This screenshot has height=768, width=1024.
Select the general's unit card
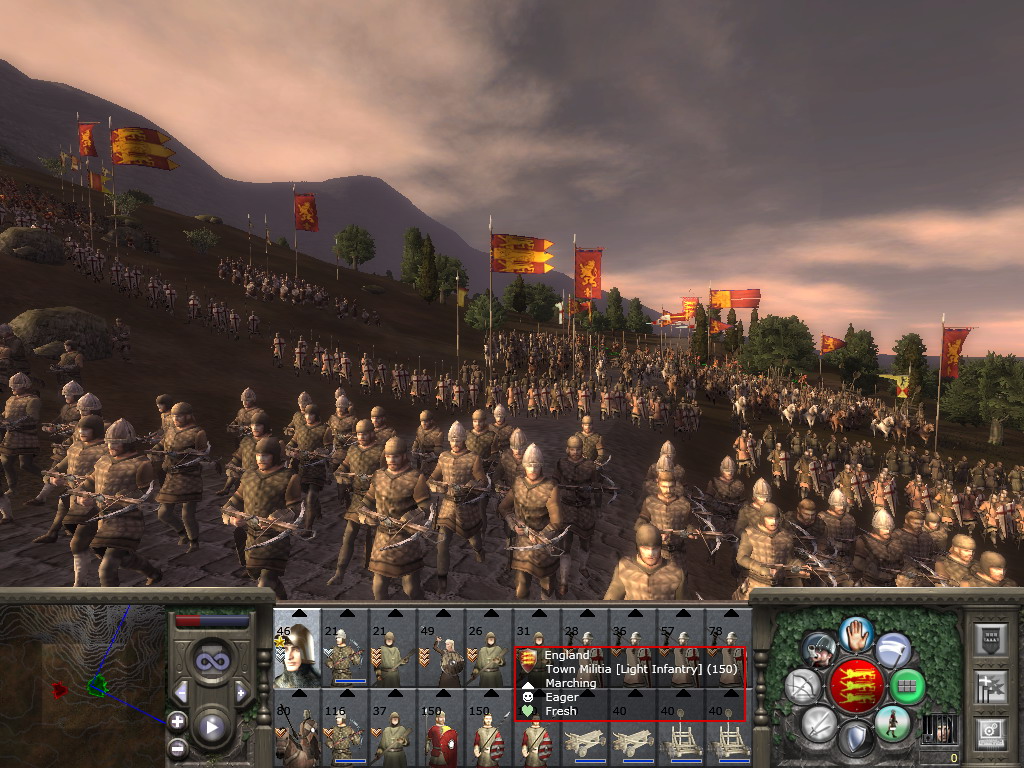click(x=297, y=647)
